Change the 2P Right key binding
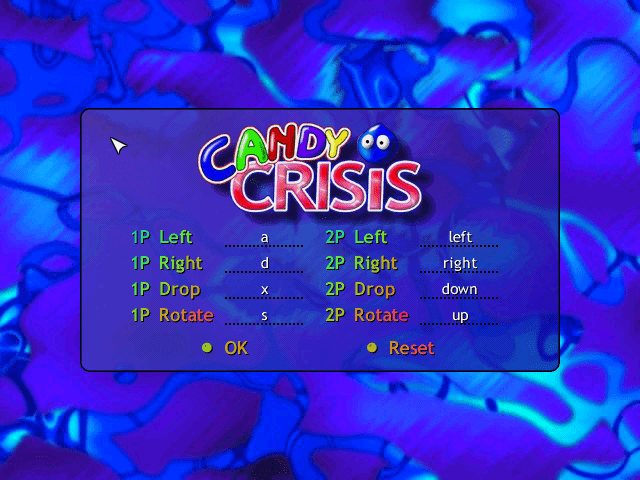The width and height of the screenshot is (640, 480). click(459, 264)
